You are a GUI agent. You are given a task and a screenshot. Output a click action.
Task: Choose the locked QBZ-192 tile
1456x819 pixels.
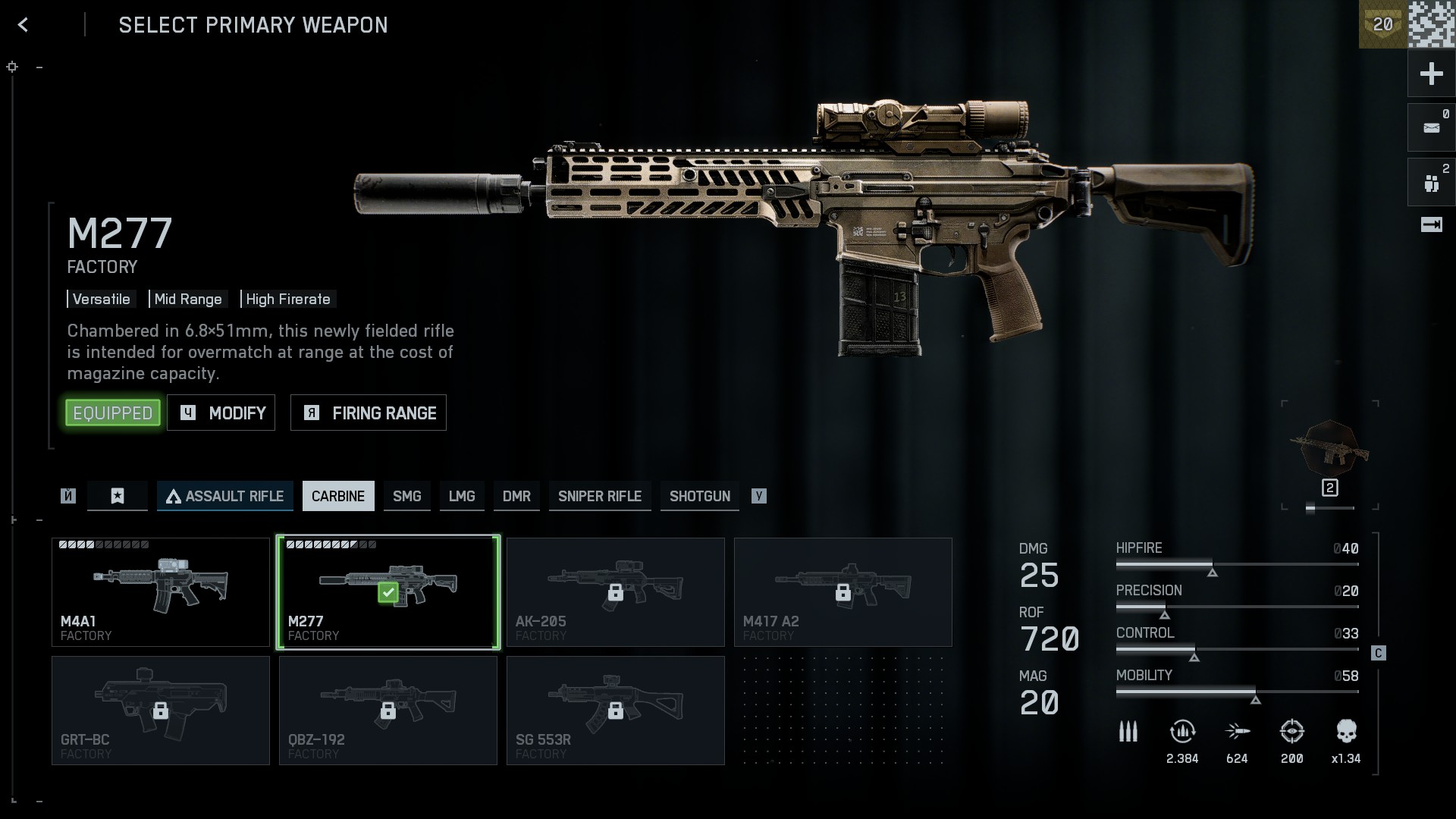pos(388,711)
